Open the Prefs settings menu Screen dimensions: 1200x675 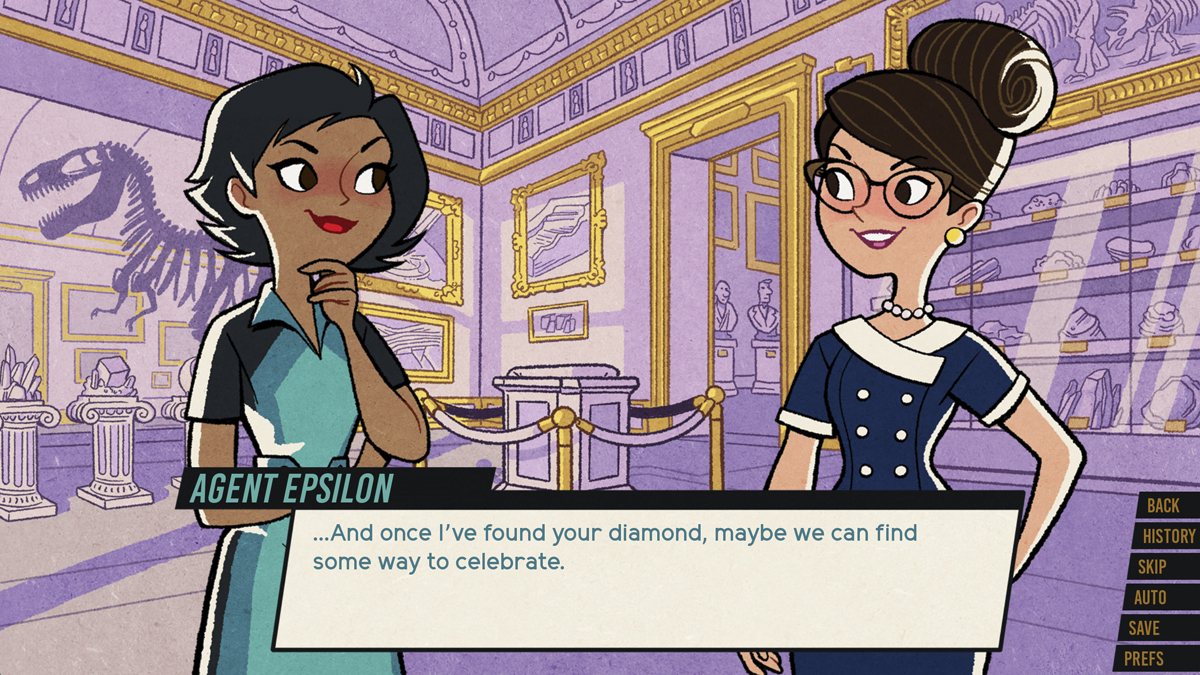pyautogui.click(x=1143, y=659)
